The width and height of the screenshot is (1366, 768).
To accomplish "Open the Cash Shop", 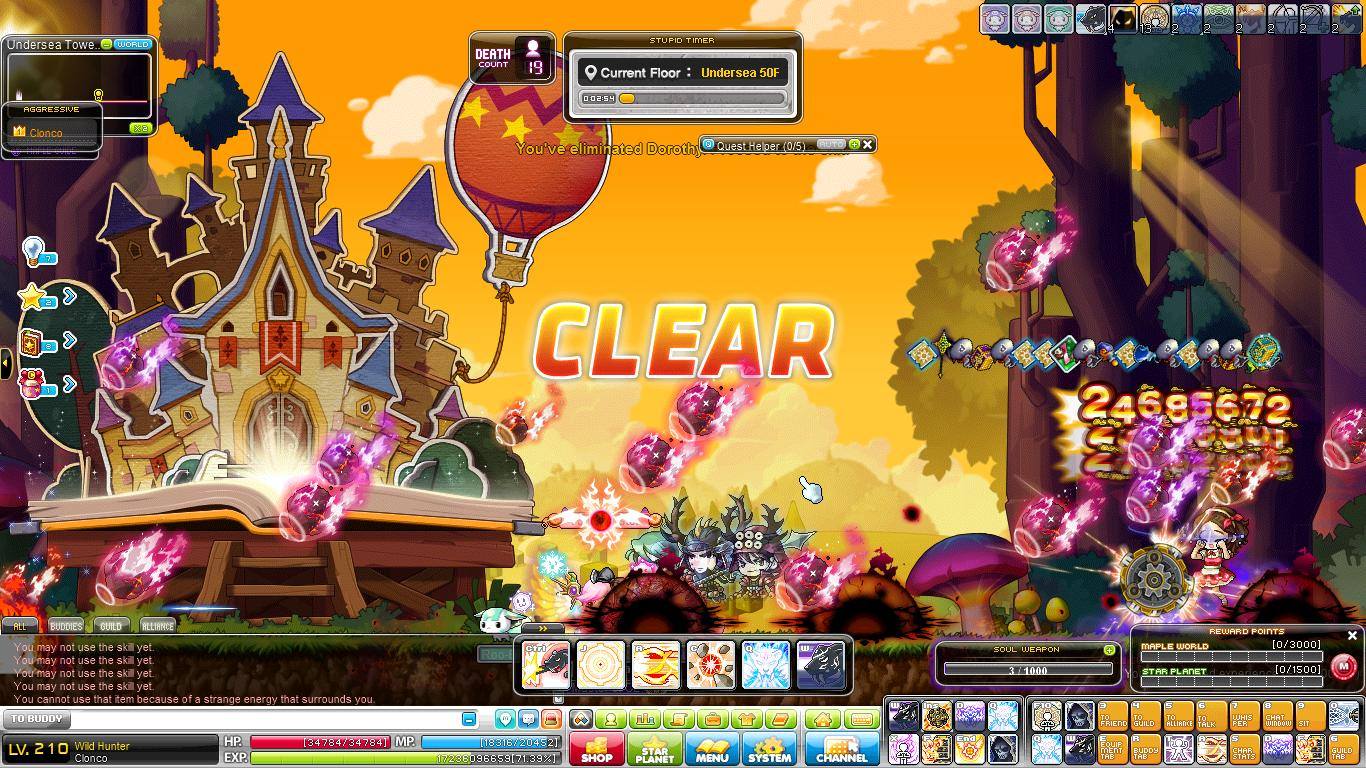I will 596,750.
